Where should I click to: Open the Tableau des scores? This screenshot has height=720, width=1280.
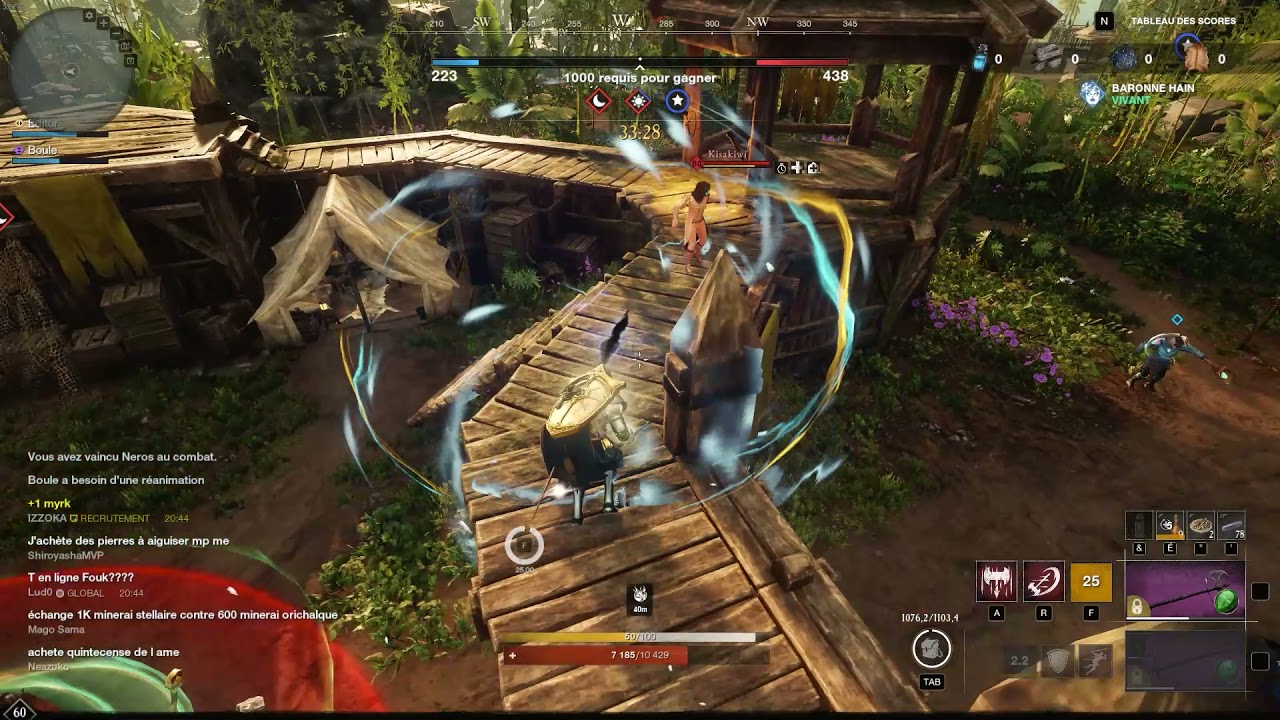tap(1183, 21)
